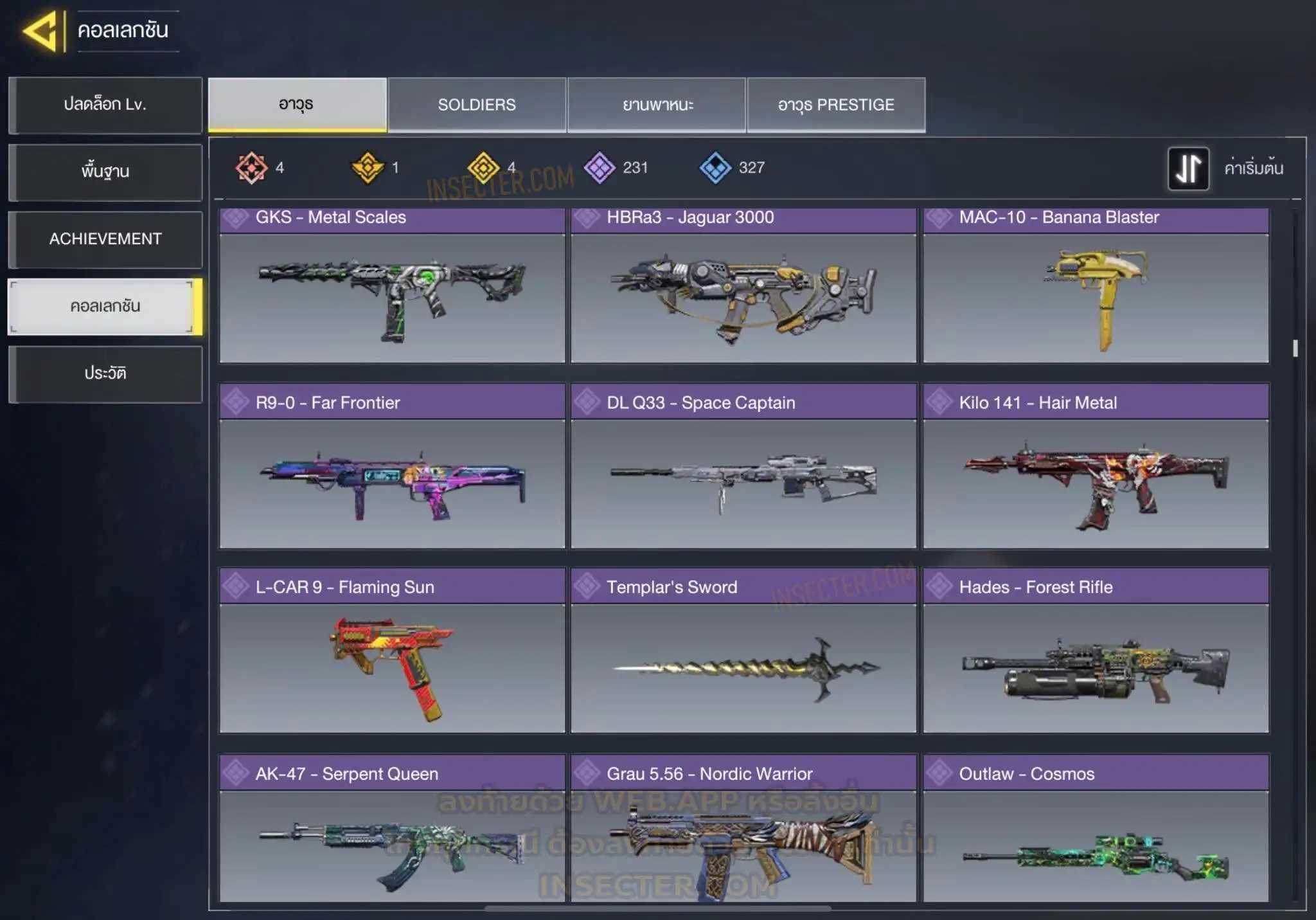Filter by the purple rarity icon
This screenshot has height=920, width=1316.
(600, 168)
